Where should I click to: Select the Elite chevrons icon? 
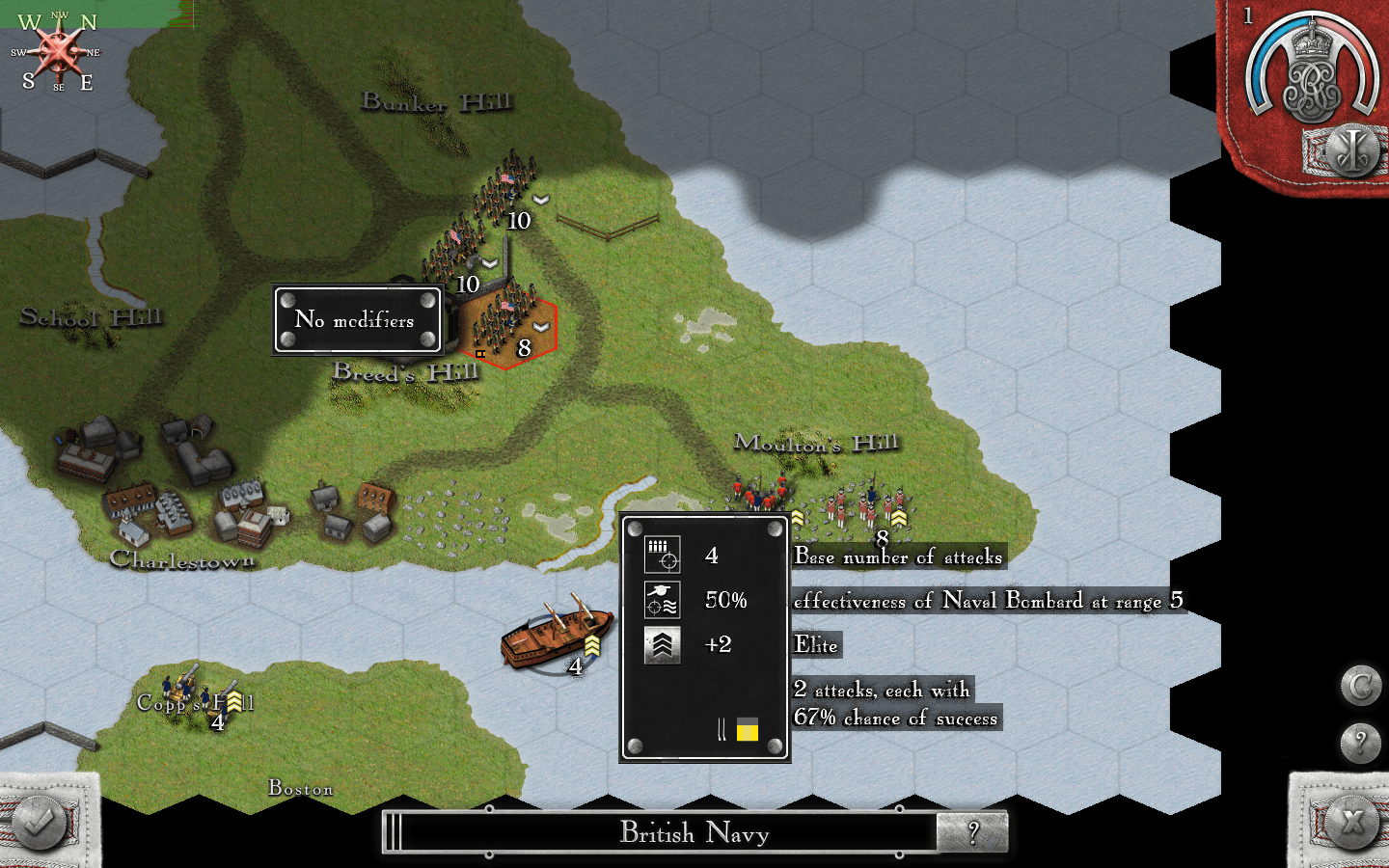664,644
